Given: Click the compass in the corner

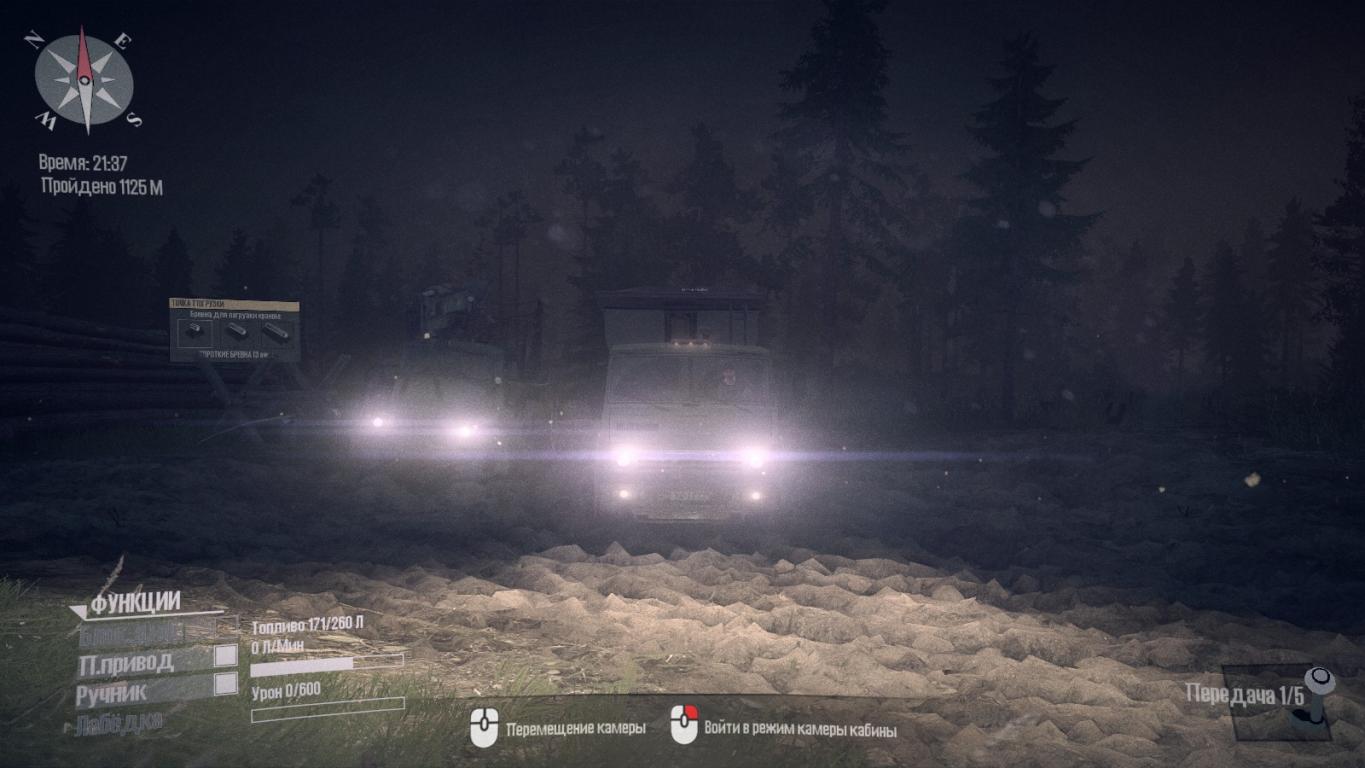Looking at the screenshot, I should (x=85, y=79).
